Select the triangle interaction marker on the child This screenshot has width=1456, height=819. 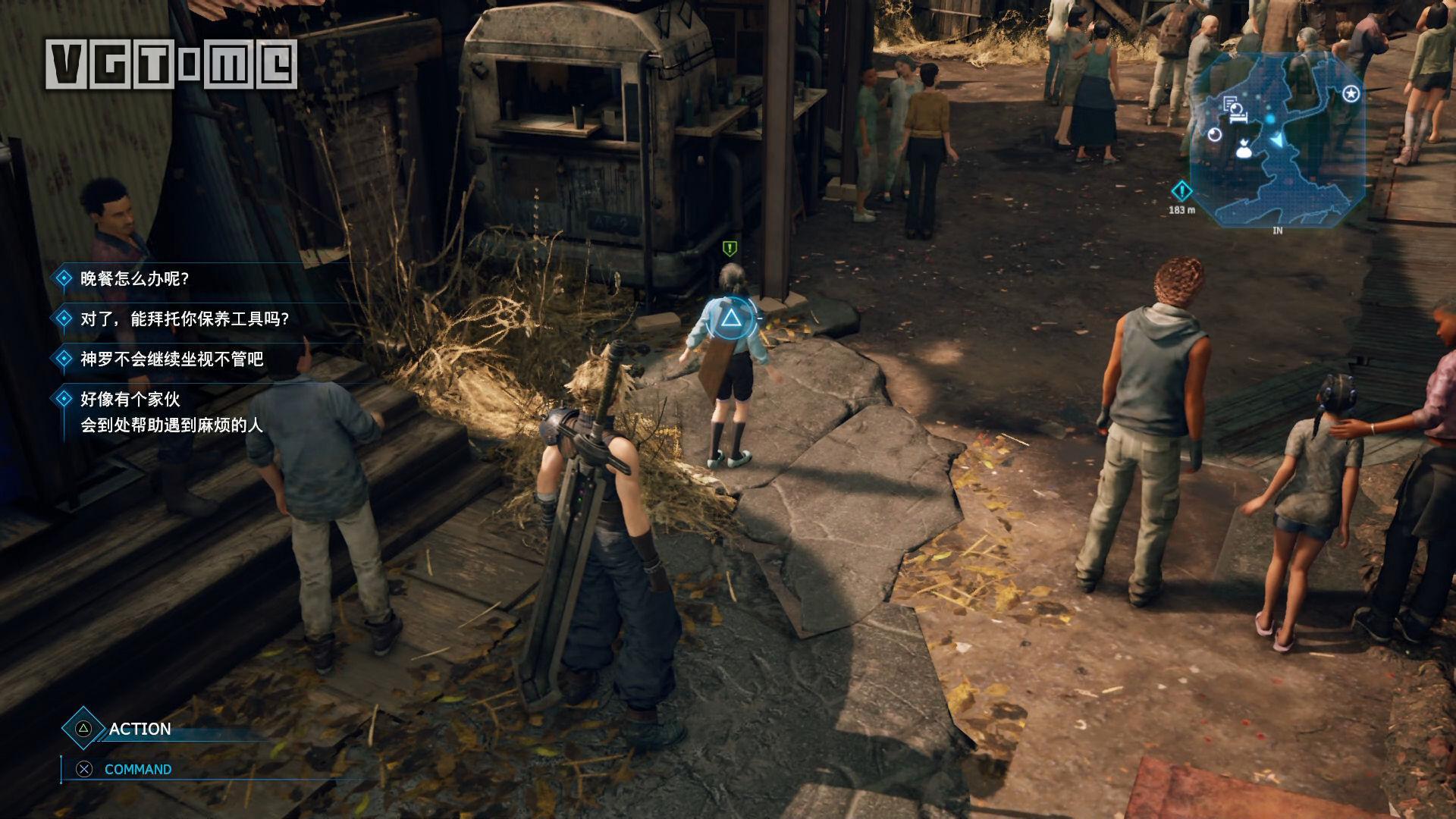[730, 318]
